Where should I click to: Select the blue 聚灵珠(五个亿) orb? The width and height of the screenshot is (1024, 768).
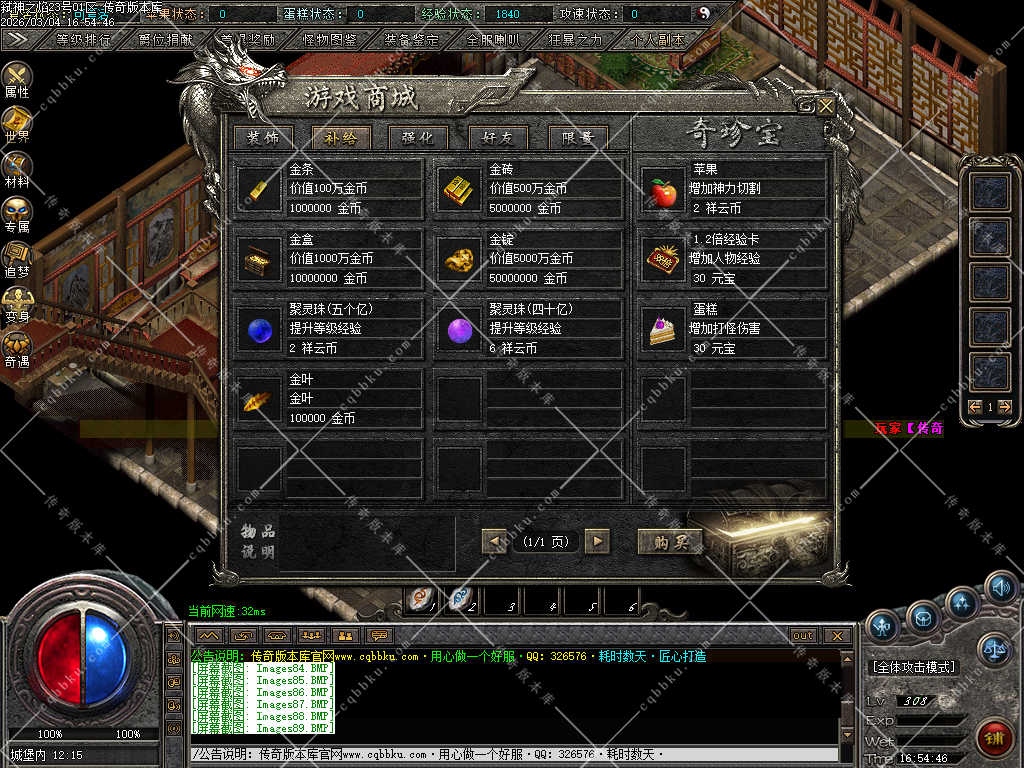click(260, 329)
